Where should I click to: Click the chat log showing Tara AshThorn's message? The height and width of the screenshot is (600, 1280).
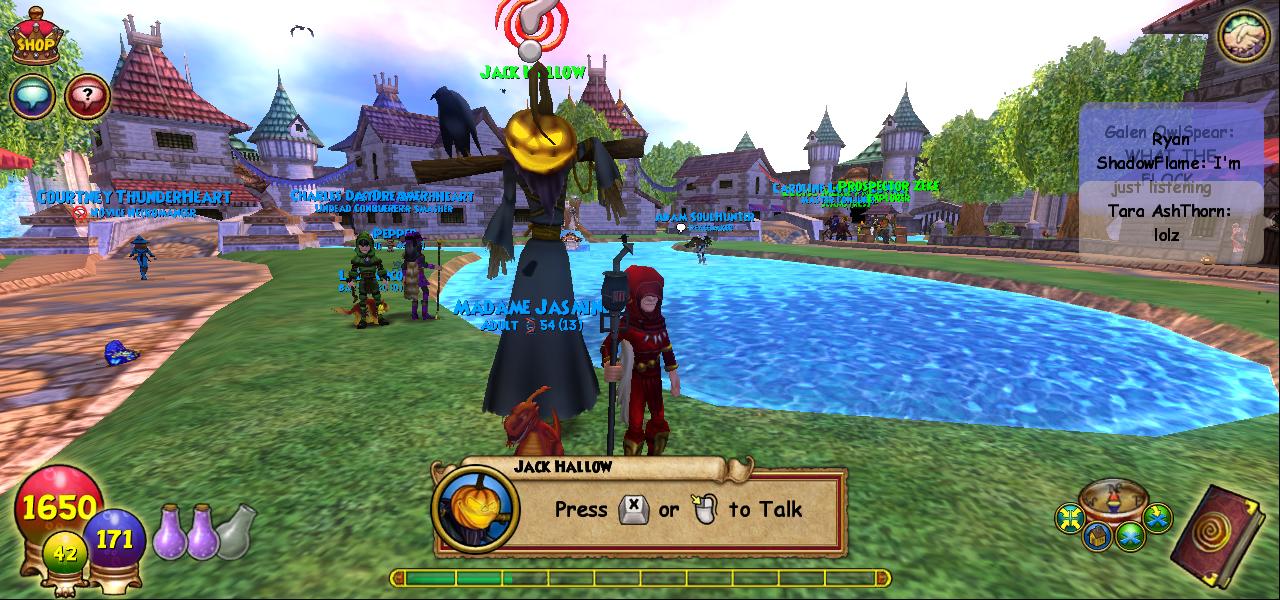point(1170,222)
